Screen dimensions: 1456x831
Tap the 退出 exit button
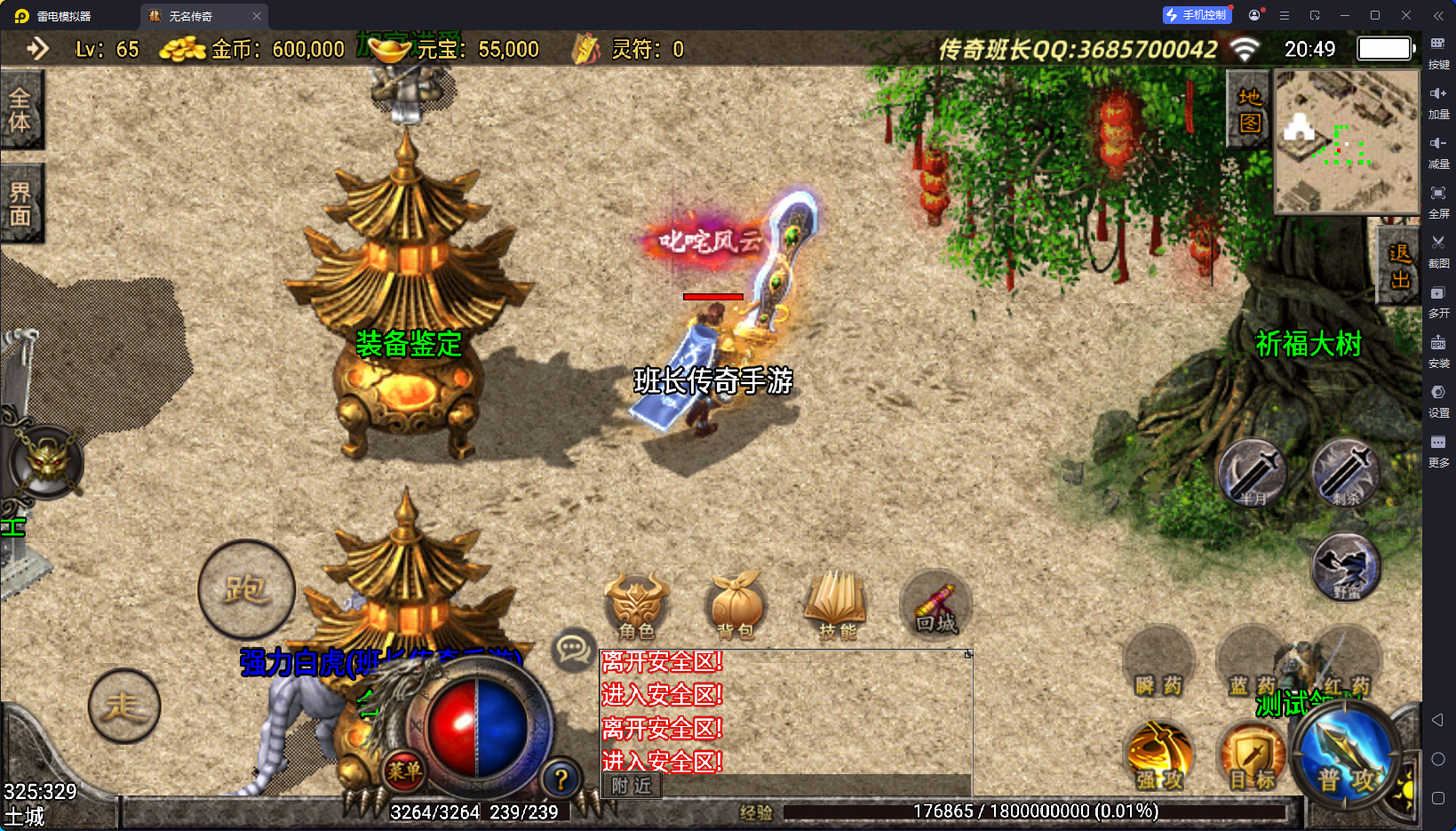pos(1399,266)
